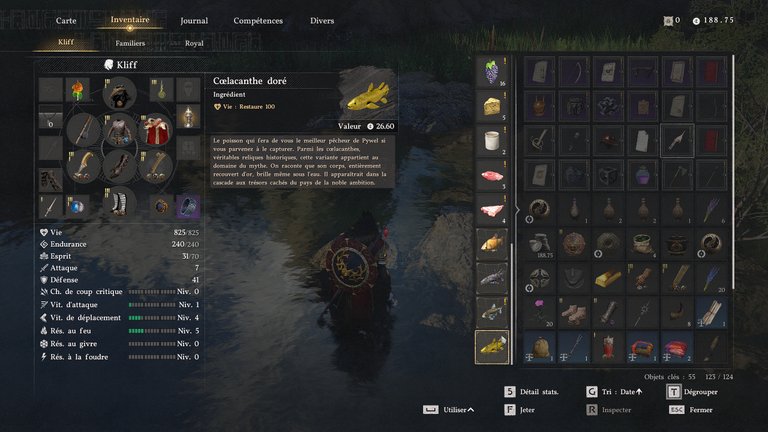Choose the equipped fur hat slot
The image size is (768, 432).
tap(120, 94)
